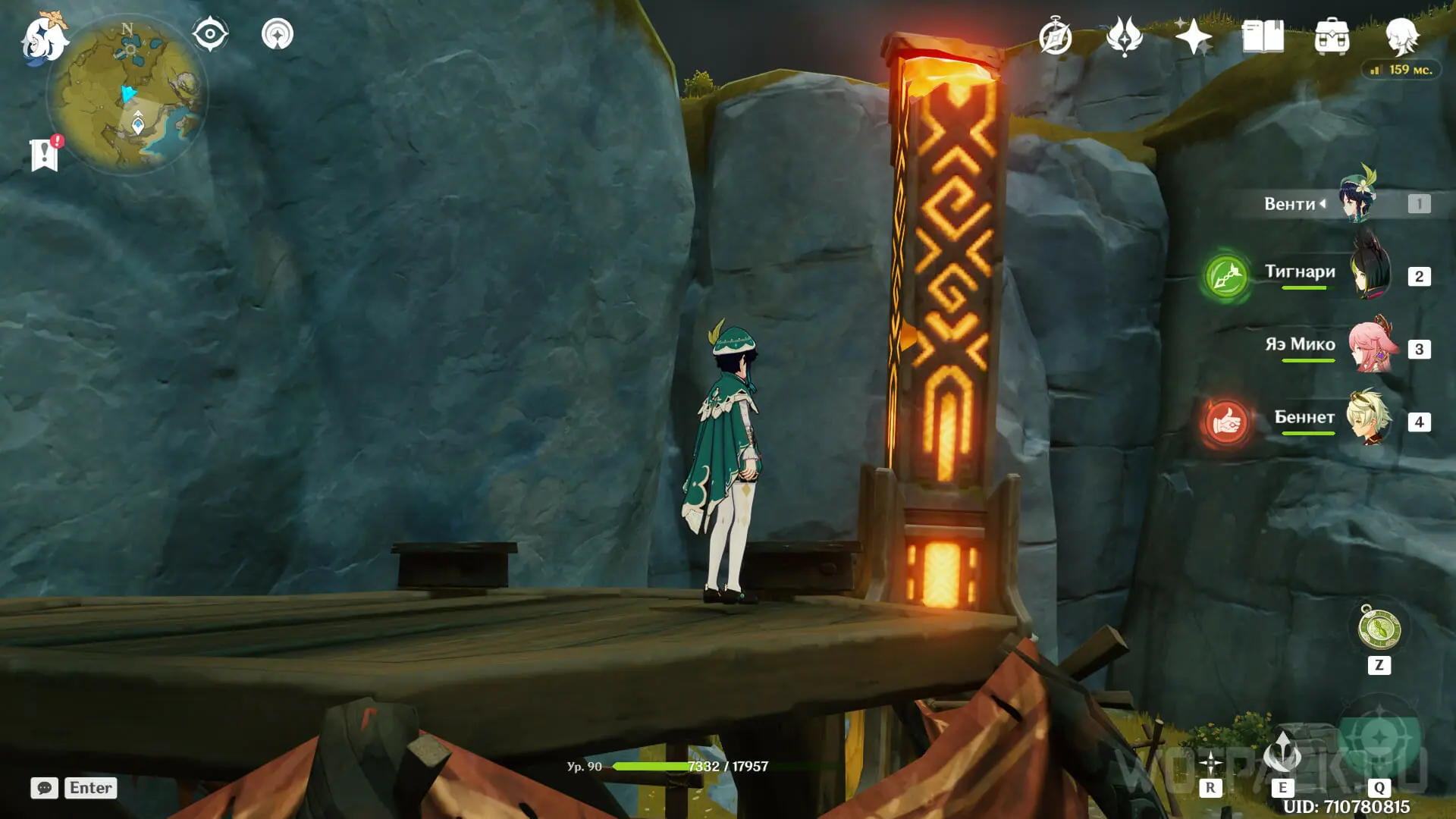Trigger Venti's elemental burst
Image resolution: width=1456 pixels, height=819 pixels.
click(1379, 738)
